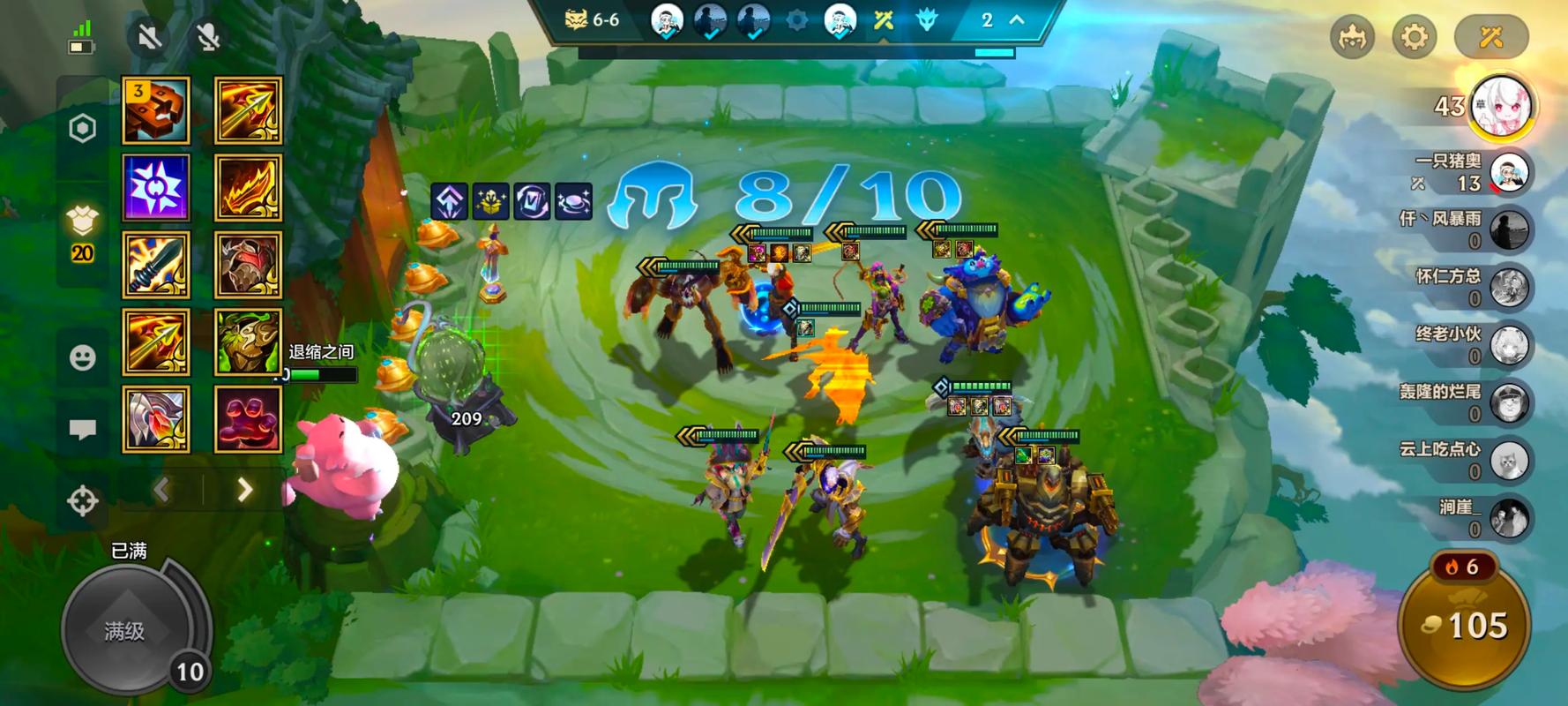
Task: Choose the red slime paw item
Action: pos(249,419)
